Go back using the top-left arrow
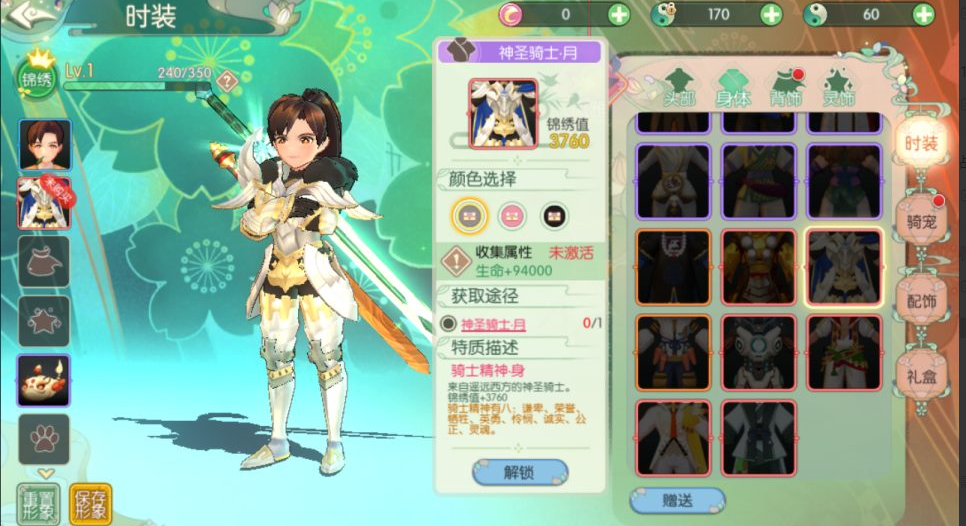 coord(22,14)
